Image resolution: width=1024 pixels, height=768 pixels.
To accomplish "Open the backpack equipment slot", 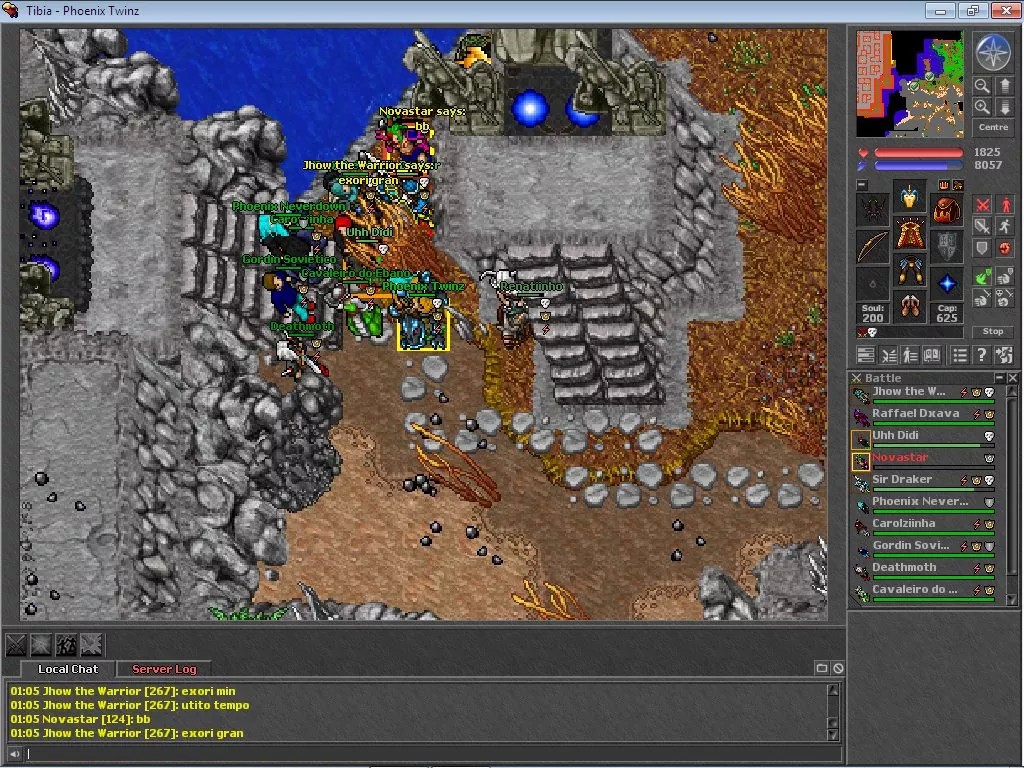I will [x=946, y=209].
